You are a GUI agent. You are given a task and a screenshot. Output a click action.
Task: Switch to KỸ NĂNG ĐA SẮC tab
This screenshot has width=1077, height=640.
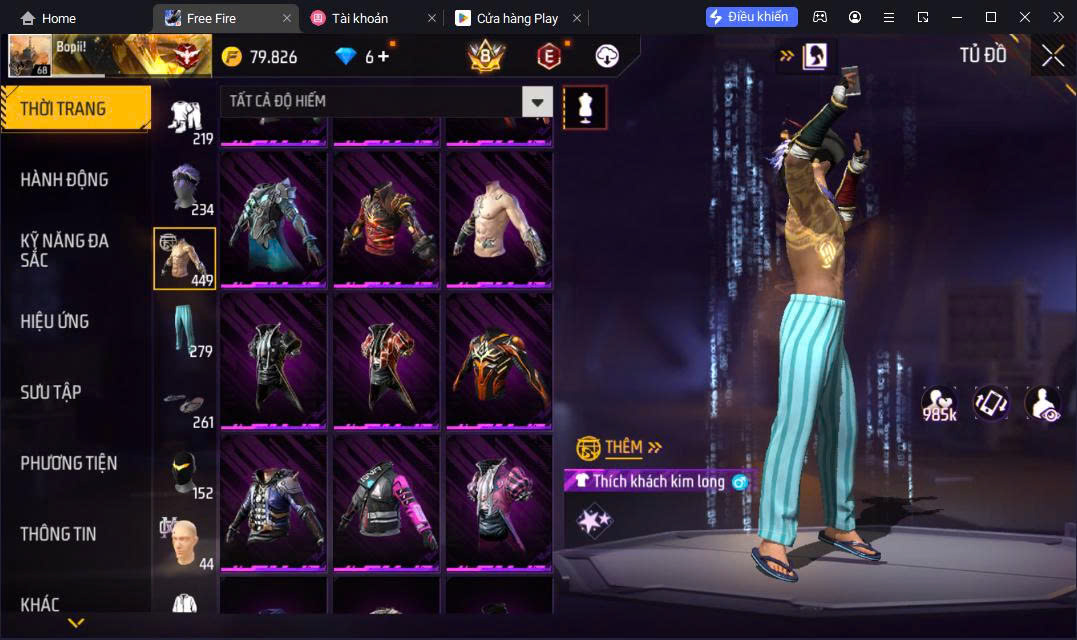(x=65, y=250)
